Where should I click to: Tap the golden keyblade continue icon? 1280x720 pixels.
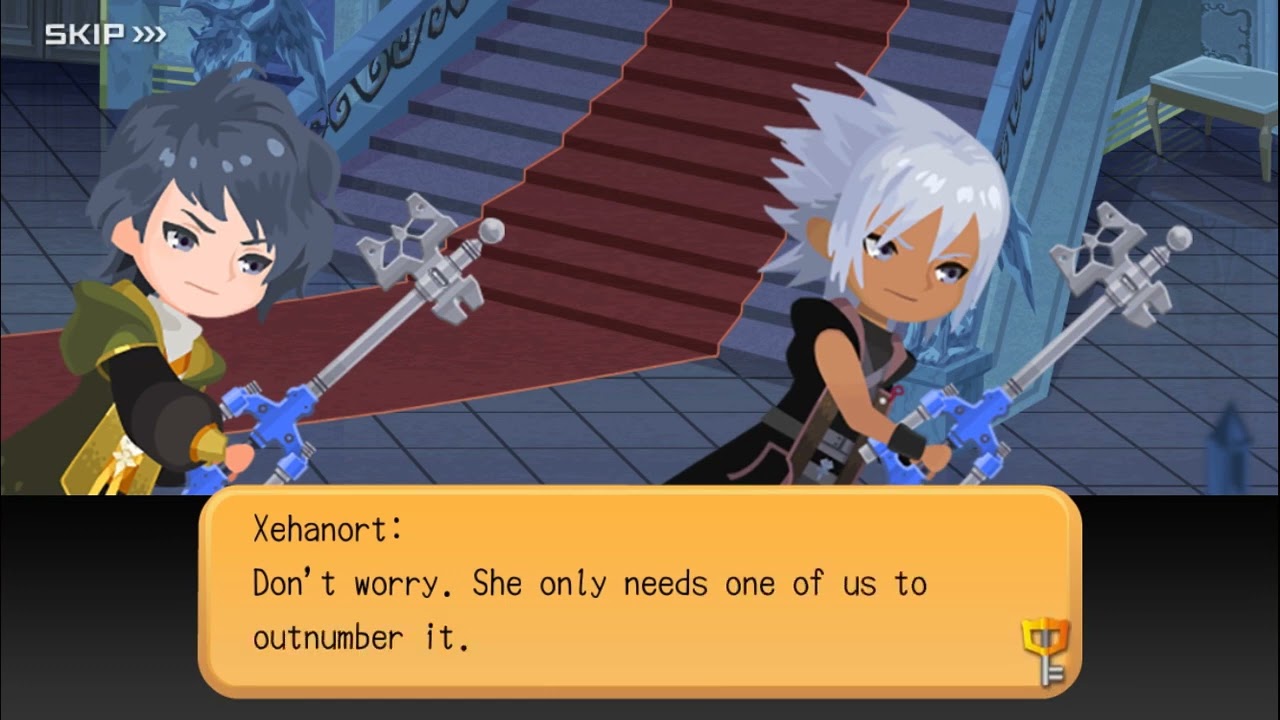pyautogui.click(x=1045, y=650)
